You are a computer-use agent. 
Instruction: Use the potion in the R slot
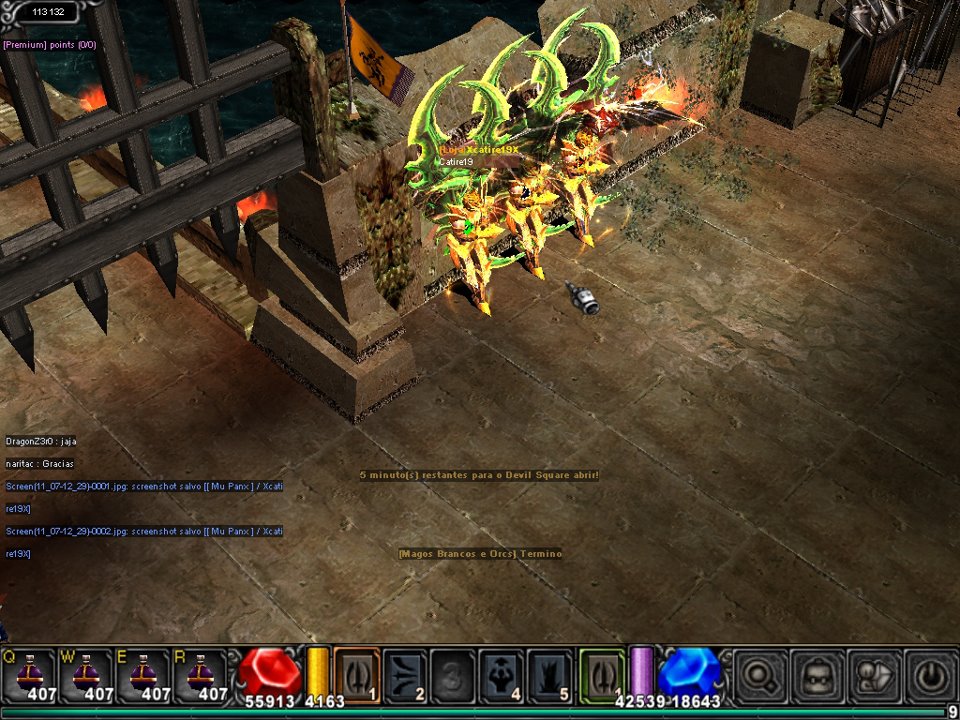tap(201, 675)
